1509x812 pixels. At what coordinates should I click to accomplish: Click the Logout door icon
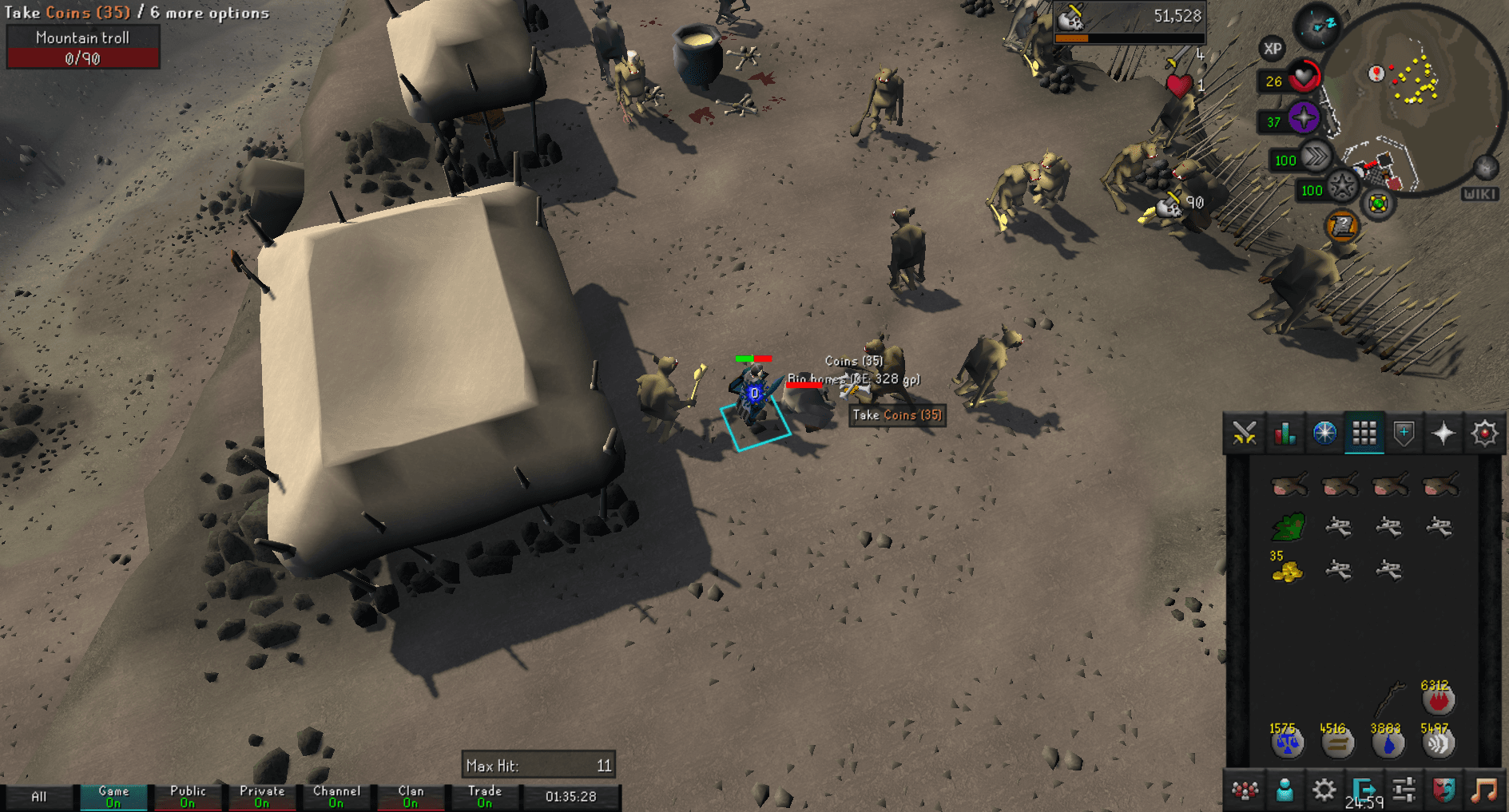click(1363, 788)
